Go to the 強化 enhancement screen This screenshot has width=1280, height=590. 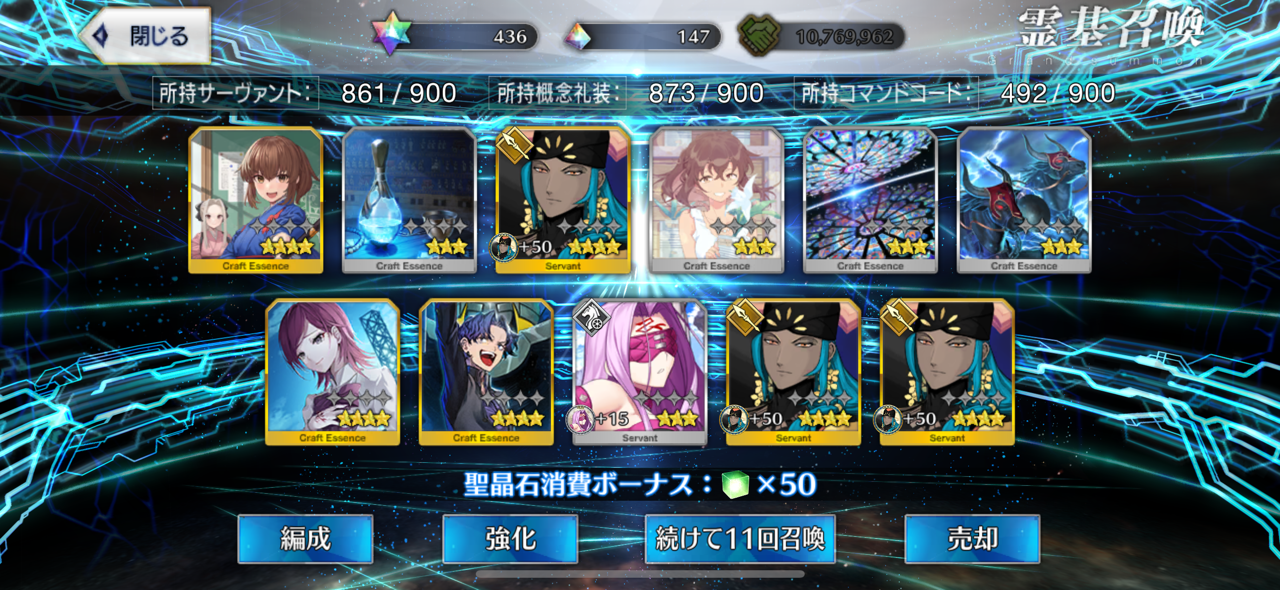click(510, 539)
